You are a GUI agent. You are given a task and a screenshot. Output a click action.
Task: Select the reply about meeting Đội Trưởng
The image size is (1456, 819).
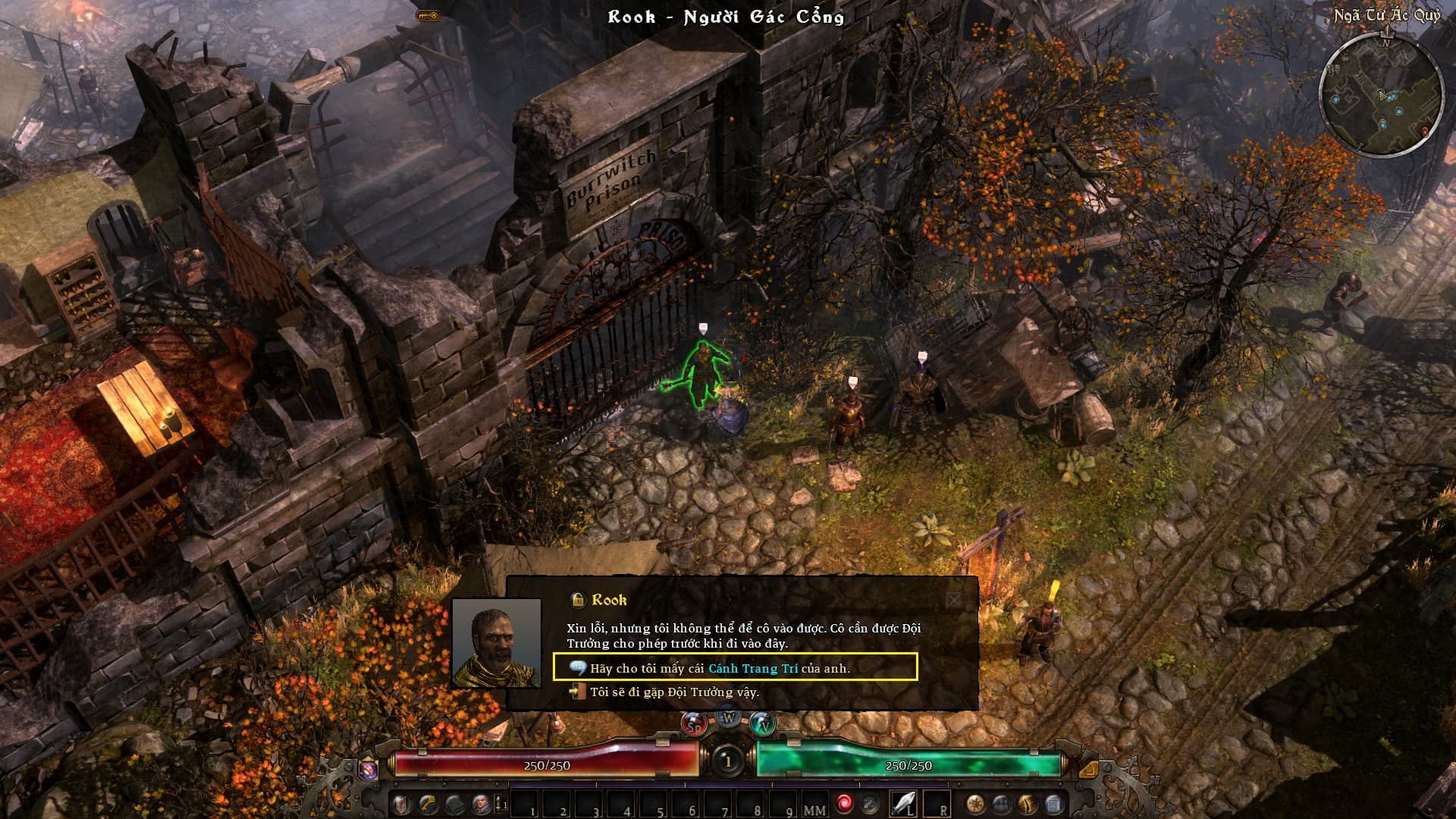[673, 692]
